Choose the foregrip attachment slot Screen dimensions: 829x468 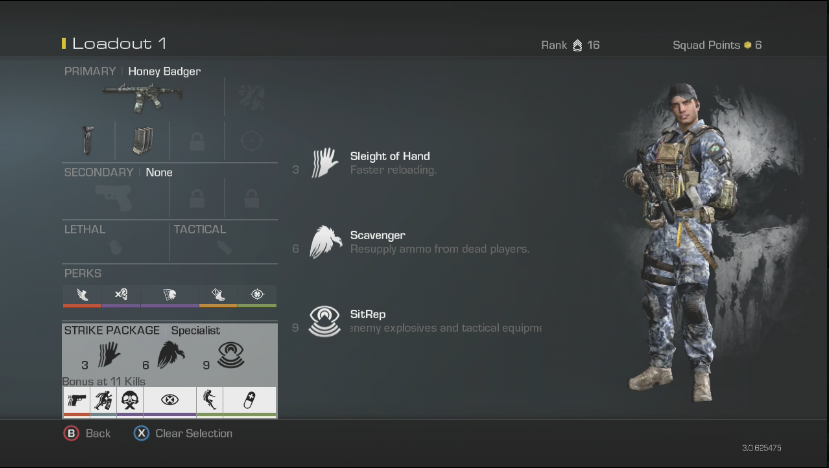point(87,141)
